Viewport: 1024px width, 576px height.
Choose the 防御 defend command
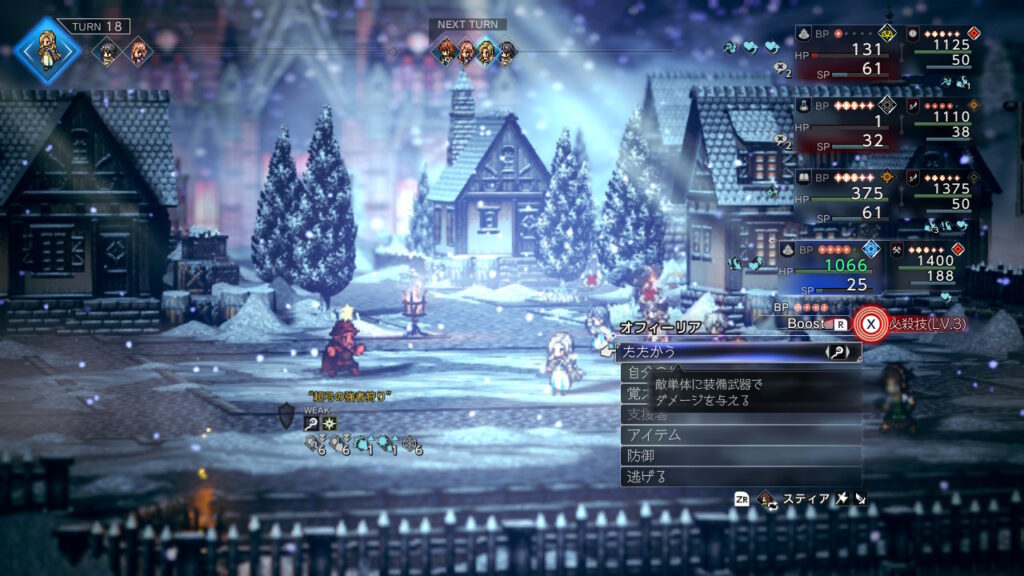tap(740, 455)
